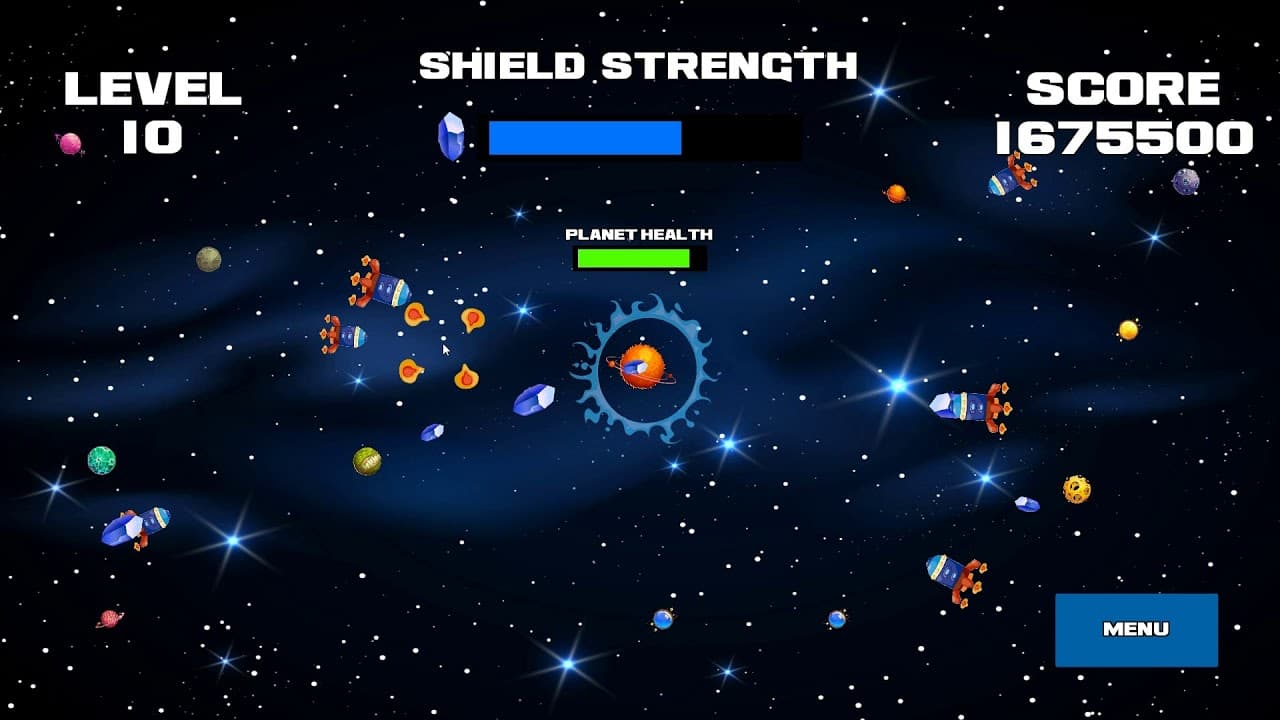The image size is (1280, 720).
Task: Click the green Planet Health bar
Action: (632, 257)
